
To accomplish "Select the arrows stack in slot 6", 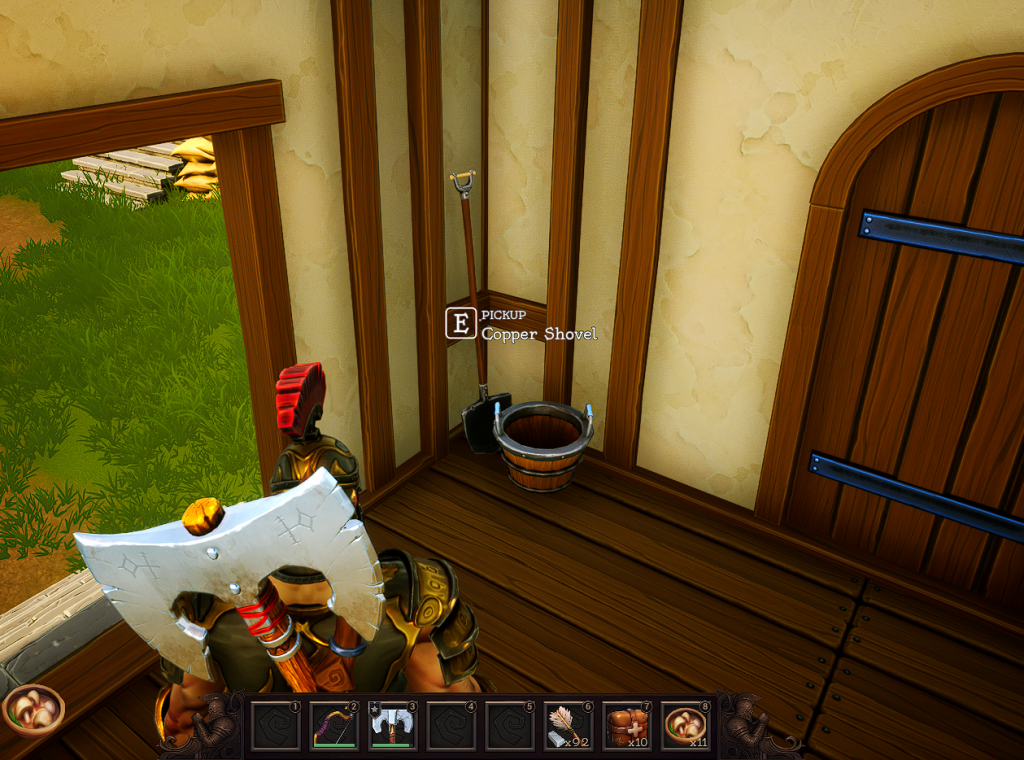I will pos(568,725).
